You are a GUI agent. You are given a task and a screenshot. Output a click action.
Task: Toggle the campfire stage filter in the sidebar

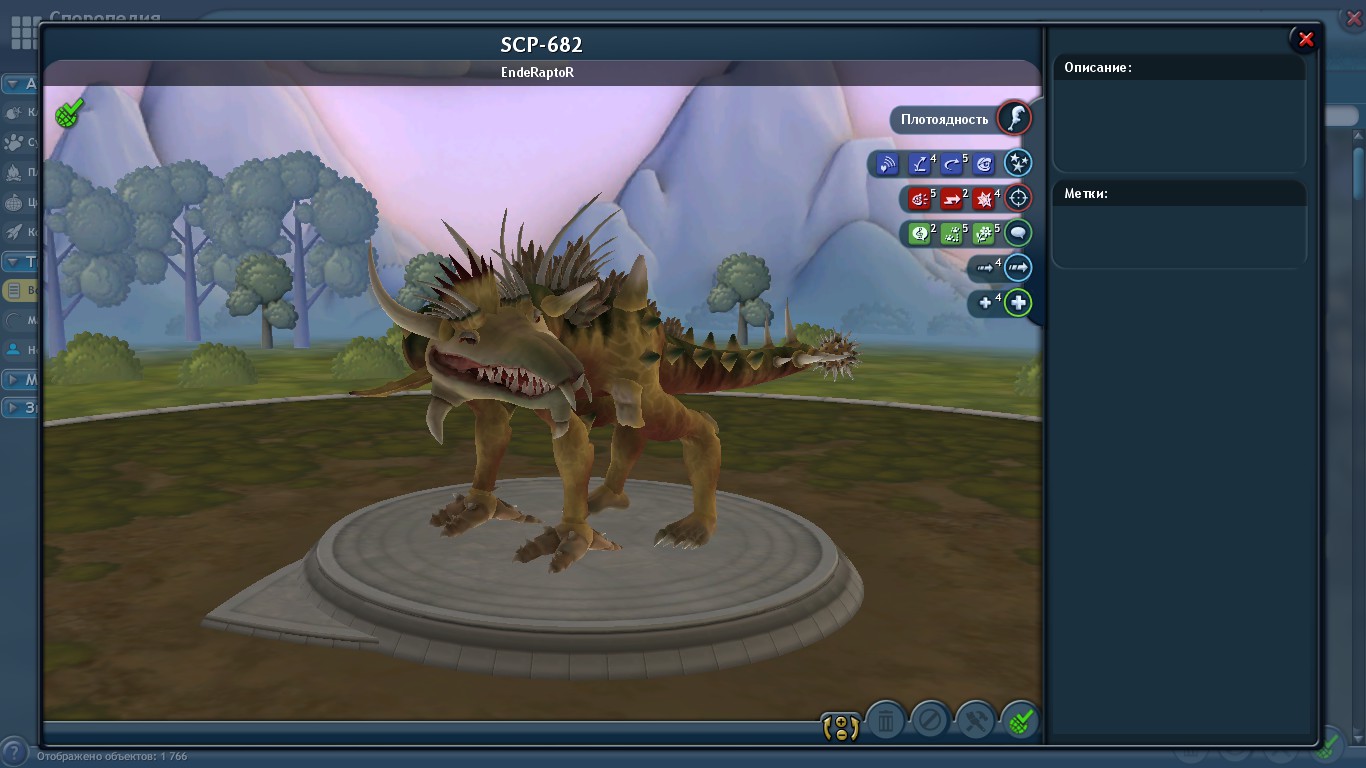(x=16, y=172)
